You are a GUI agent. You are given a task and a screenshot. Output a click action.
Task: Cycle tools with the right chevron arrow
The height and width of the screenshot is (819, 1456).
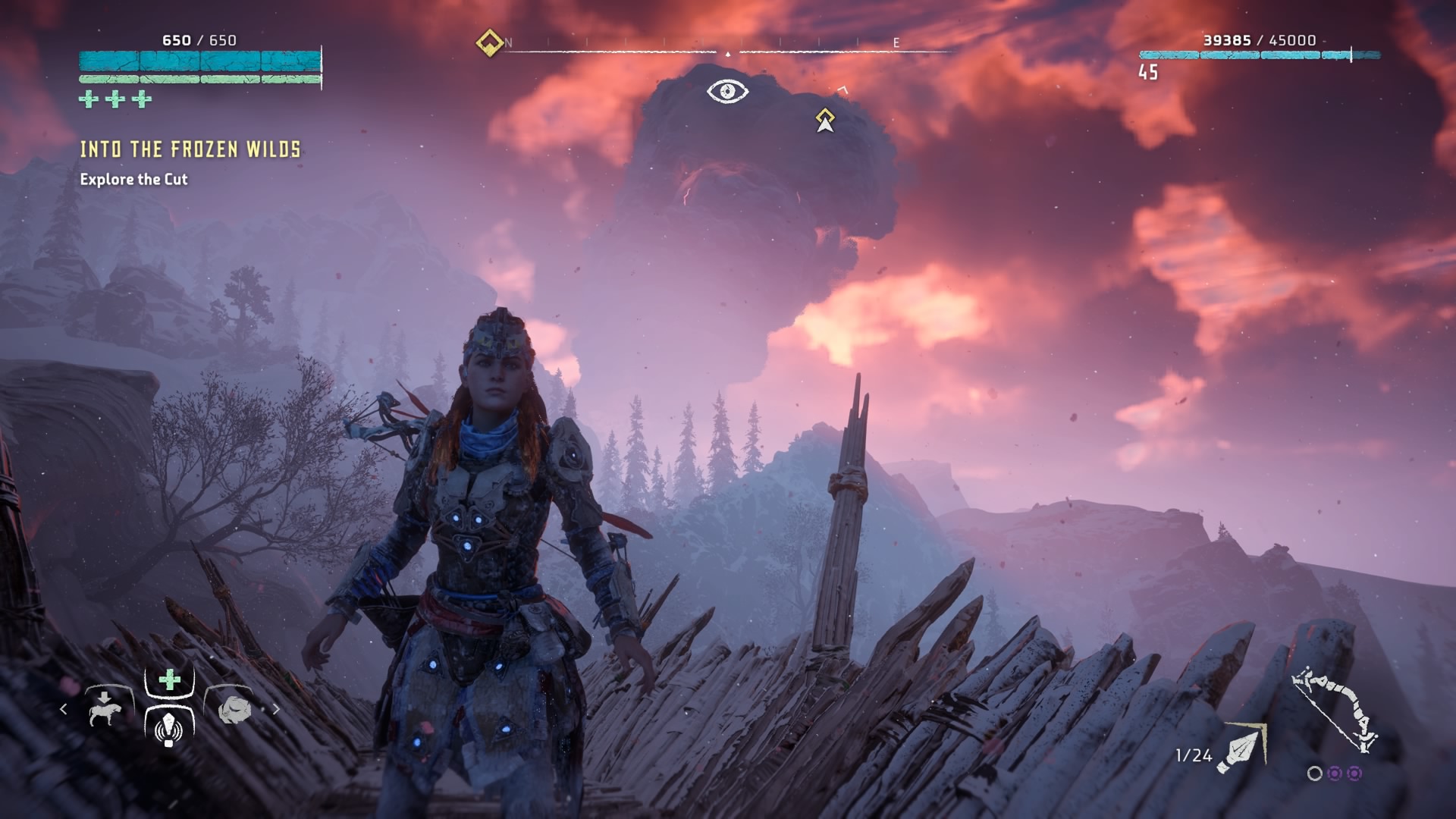click(x=276, y=709)
